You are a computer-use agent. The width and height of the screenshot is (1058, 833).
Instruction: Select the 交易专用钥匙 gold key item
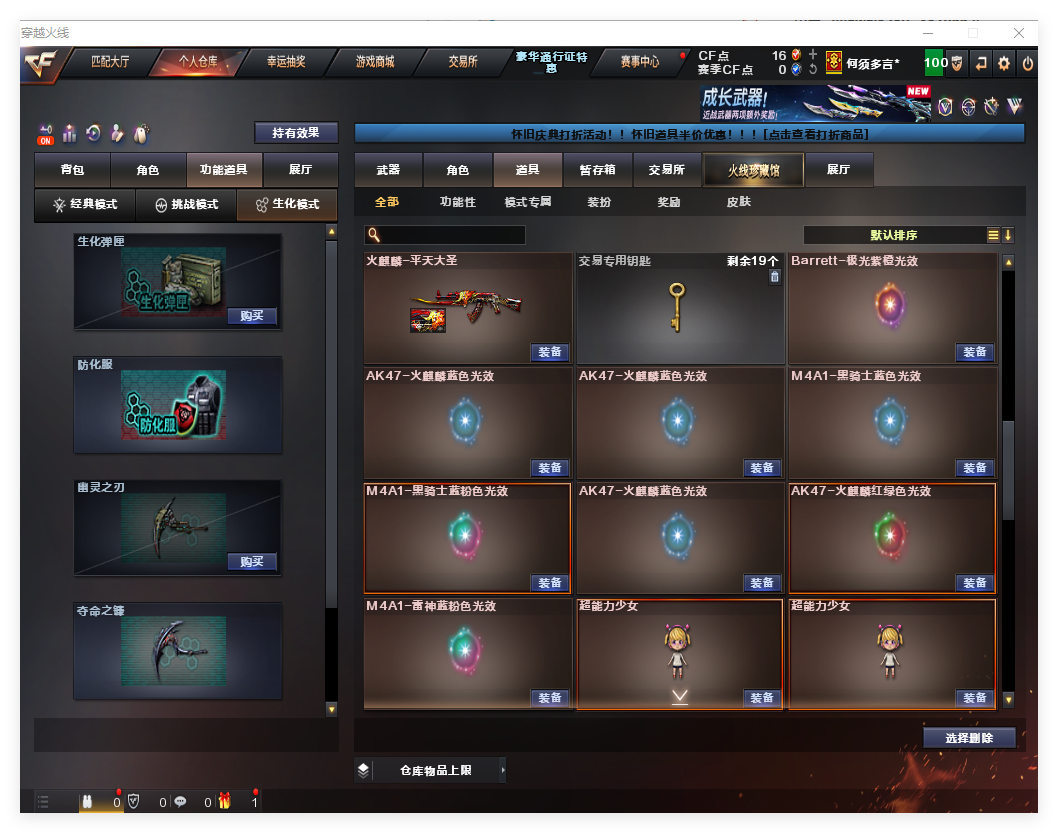(x=679, y=308)
